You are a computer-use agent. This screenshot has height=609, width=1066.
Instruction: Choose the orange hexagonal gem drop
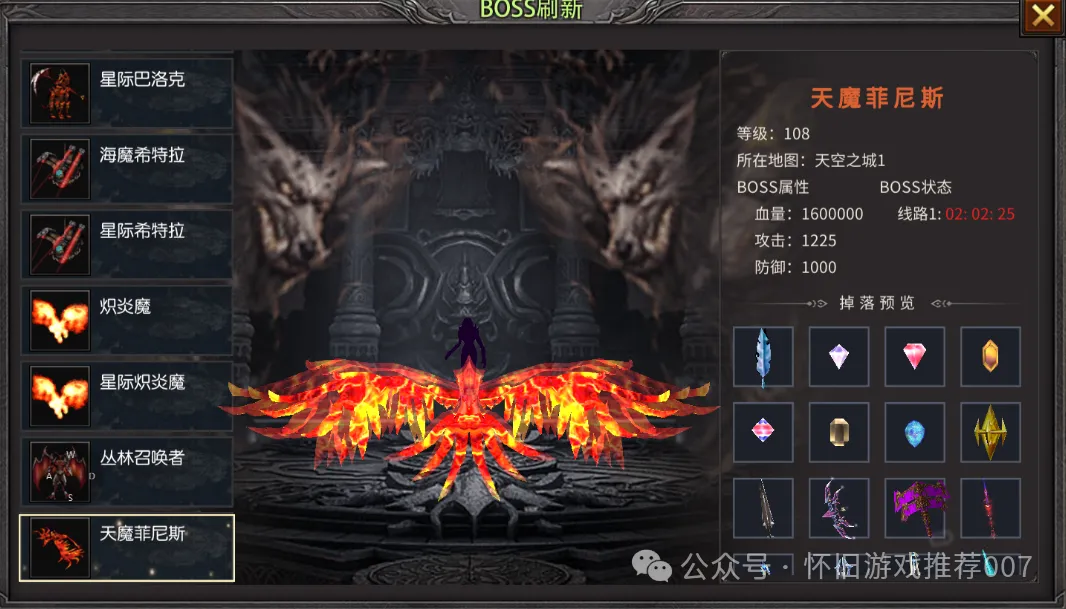click(x=990, y=357)
